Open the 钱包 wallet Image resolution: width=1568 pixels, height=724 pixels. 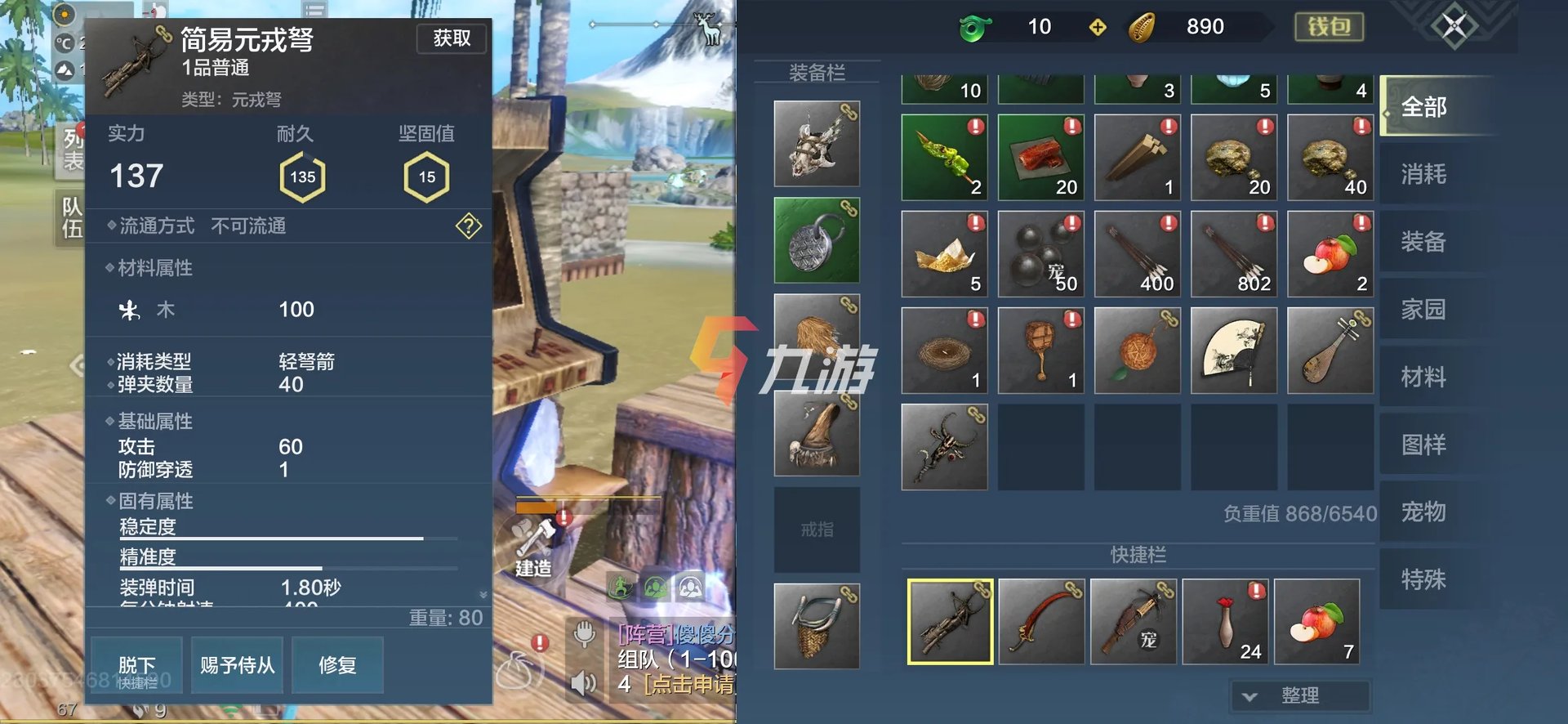click(x=1329, y=27)
